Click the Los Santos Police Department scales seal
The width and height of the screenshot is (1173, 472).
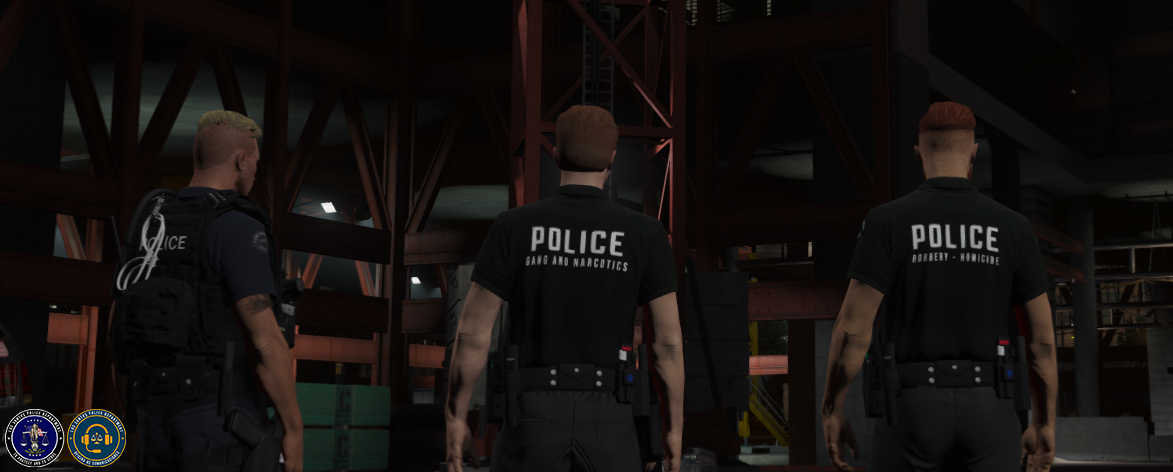[x=34, y=437]
